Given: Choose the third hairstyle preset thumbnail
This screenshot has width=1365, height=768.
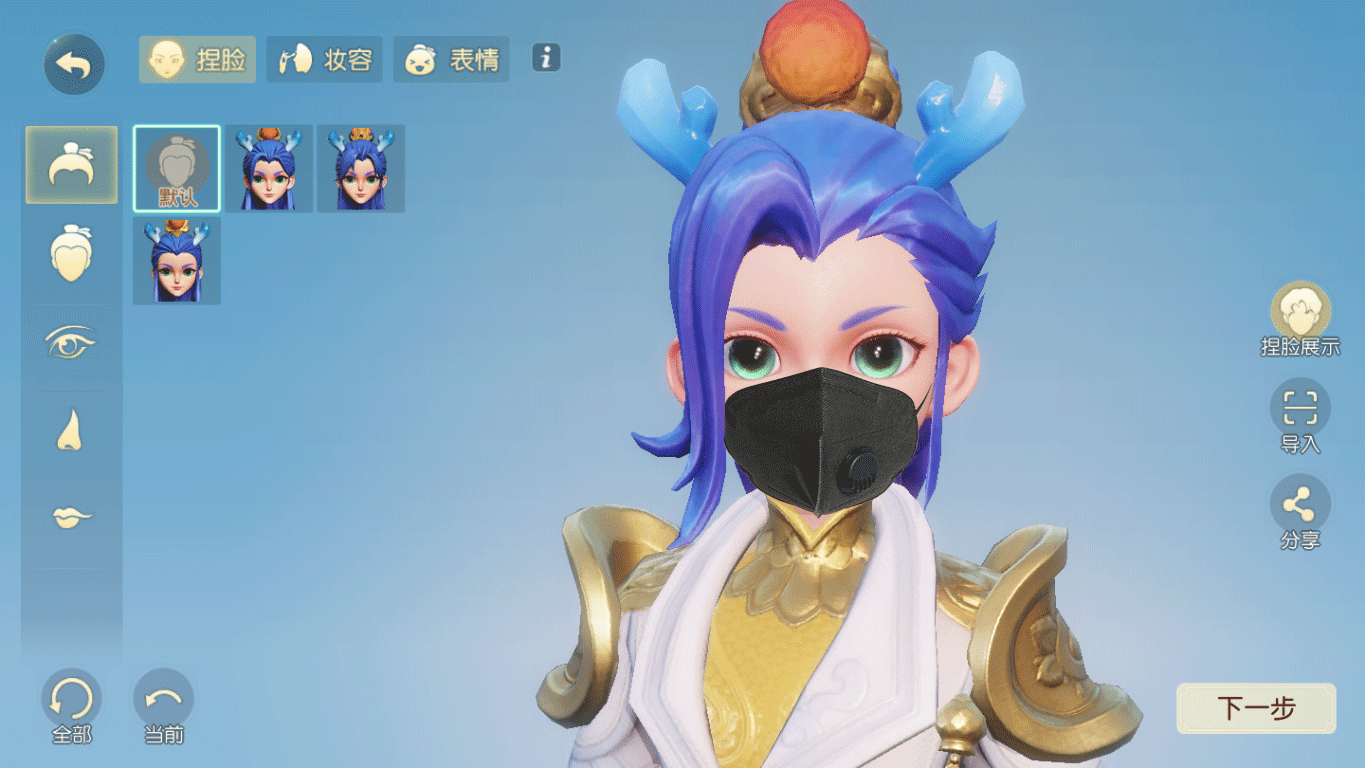Looking at the screenshot, I should click(360, 168).
